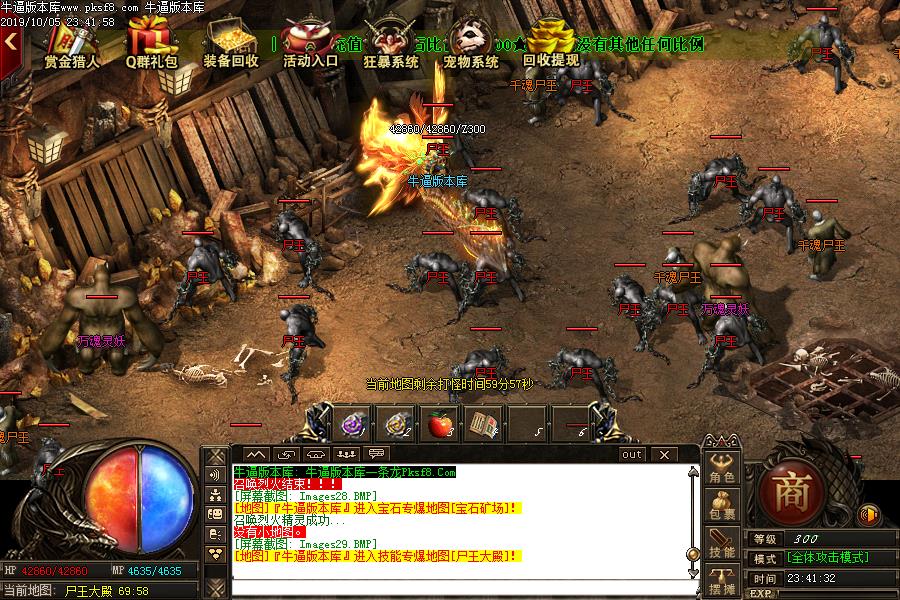This screenshot has width=900, height=600.
Task: Collapse the top menu with the left arrow
Action: [11, 42]
